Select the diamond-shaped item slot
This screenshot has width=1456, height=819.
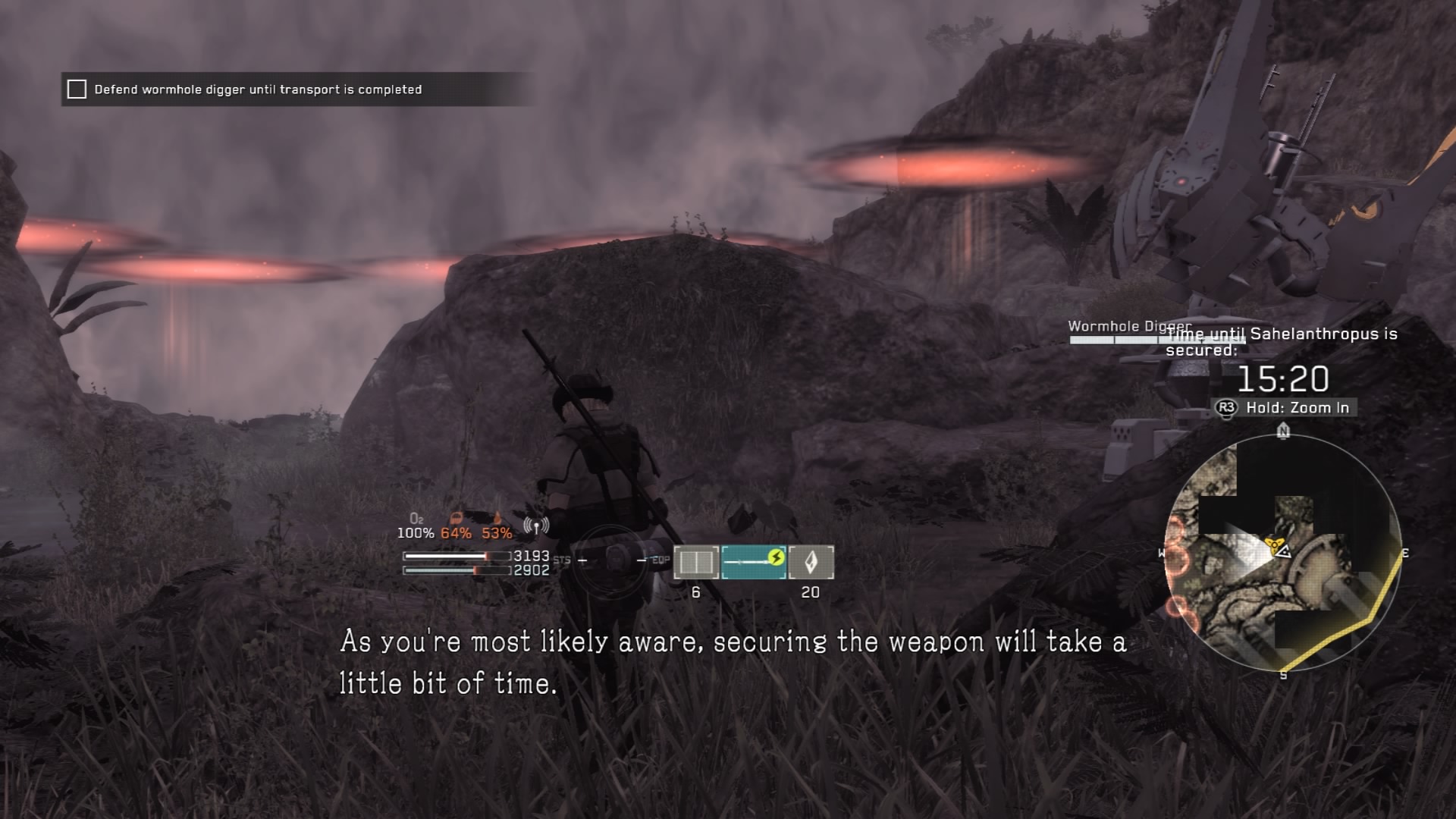click(811, 563)
